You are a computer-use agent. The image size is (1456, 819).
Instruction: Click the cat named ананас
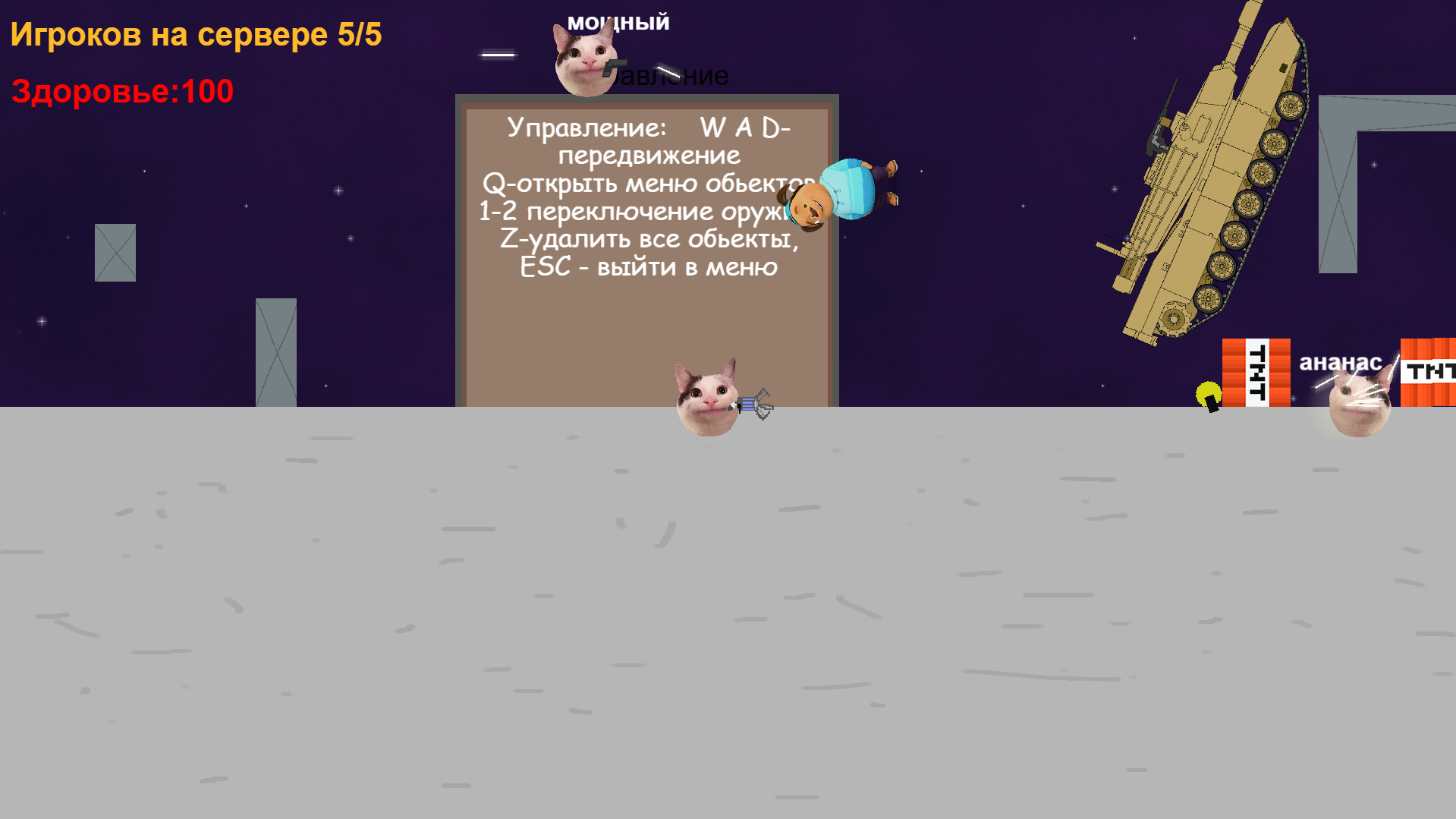tap(1358, 398)
